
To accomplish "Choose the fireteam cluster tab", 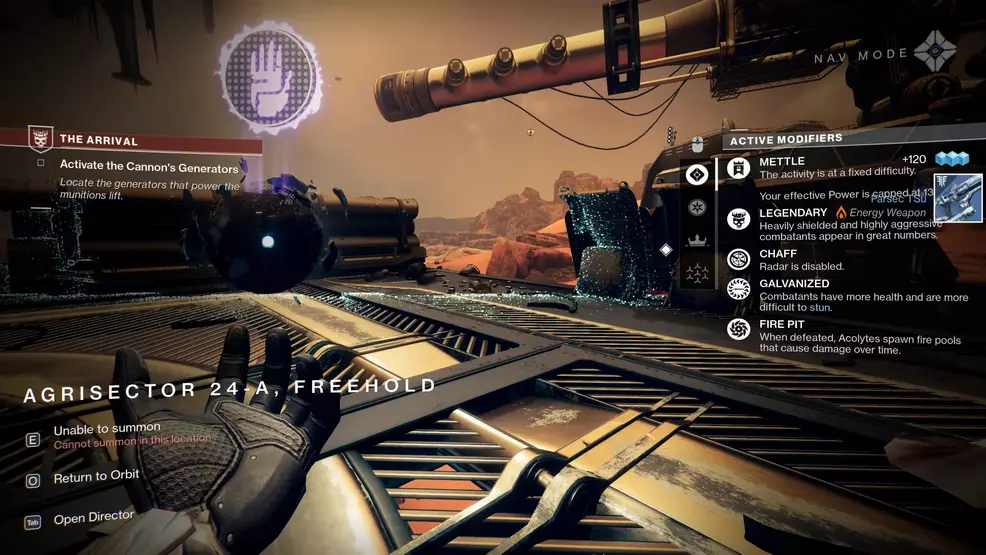I will (697, 273).
